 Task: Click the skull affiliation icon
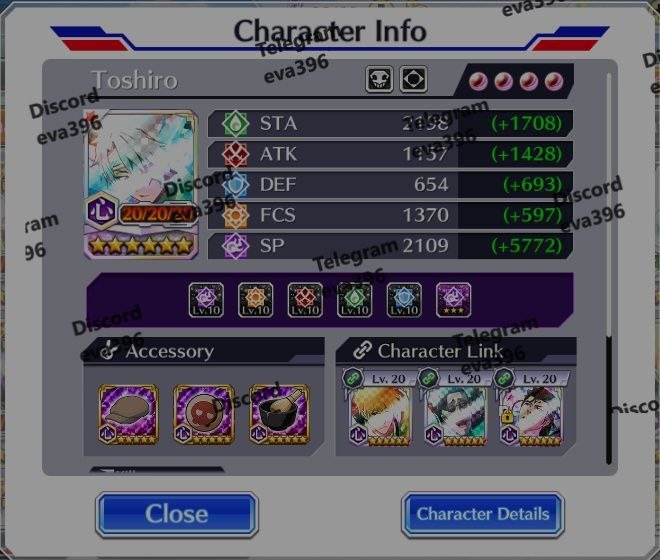point(380,80)
